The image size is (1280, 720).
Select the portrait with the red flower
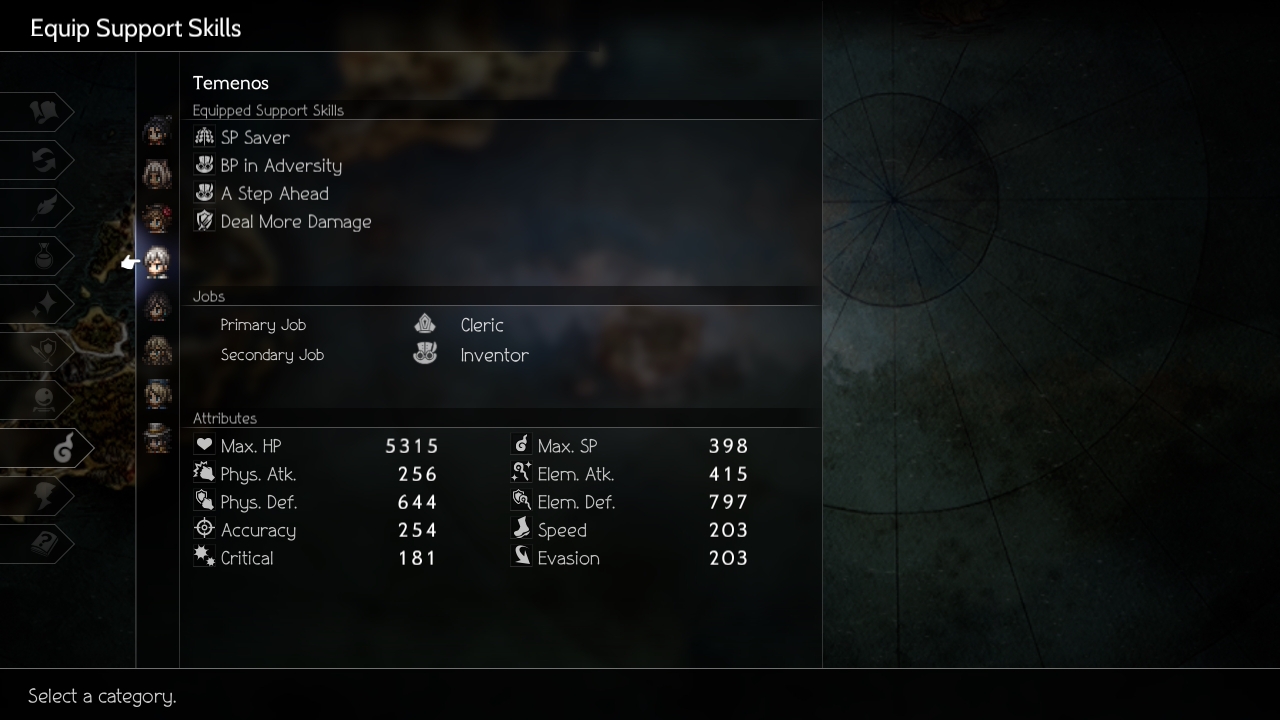coord(157,218)
